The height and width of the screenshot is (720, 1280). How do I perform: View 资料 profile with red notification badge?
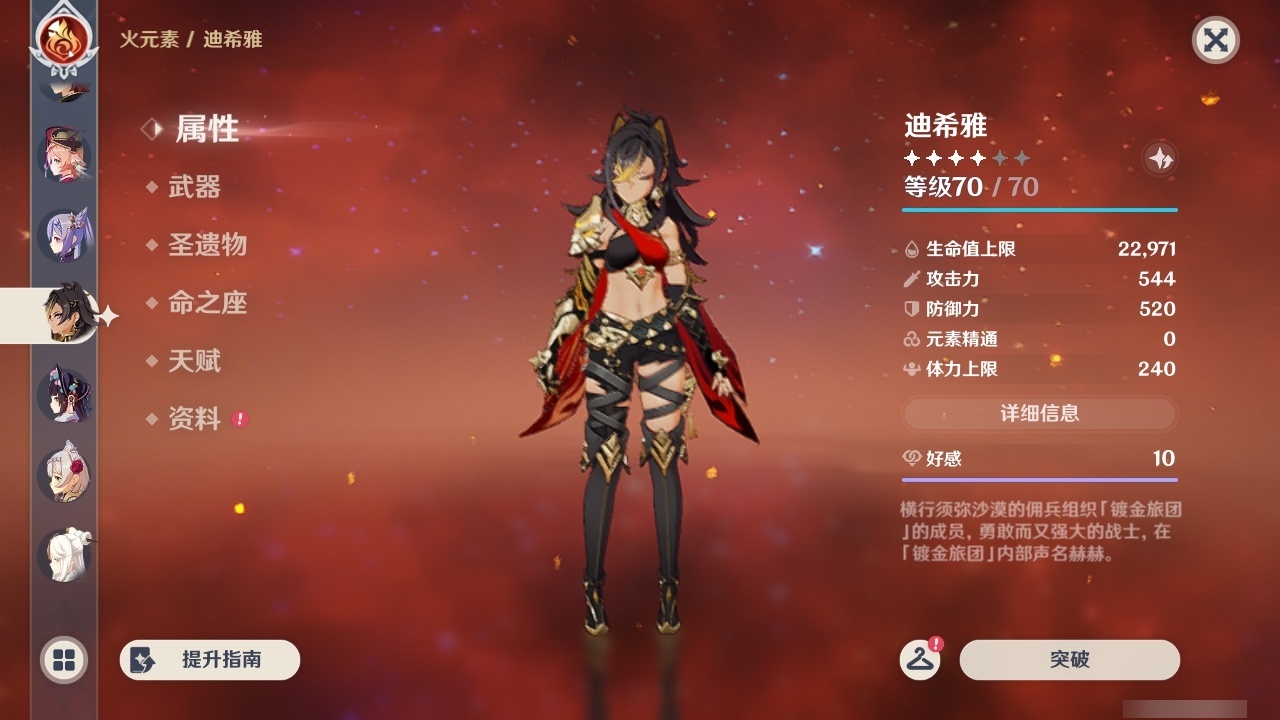pyautogui.click(x=198, y=419)
